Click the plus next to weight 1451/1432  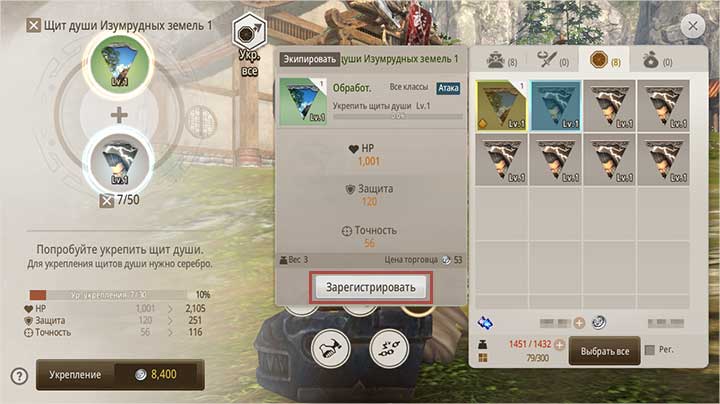tap(561, 345)
